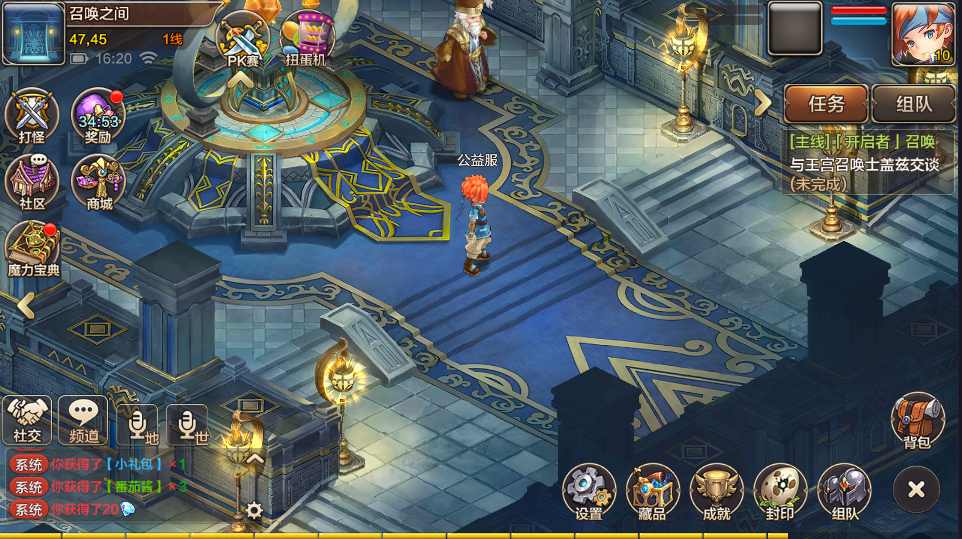Open the 成就 achievements trophy
The height and width of the screenshot is (539, 962).
716,490
